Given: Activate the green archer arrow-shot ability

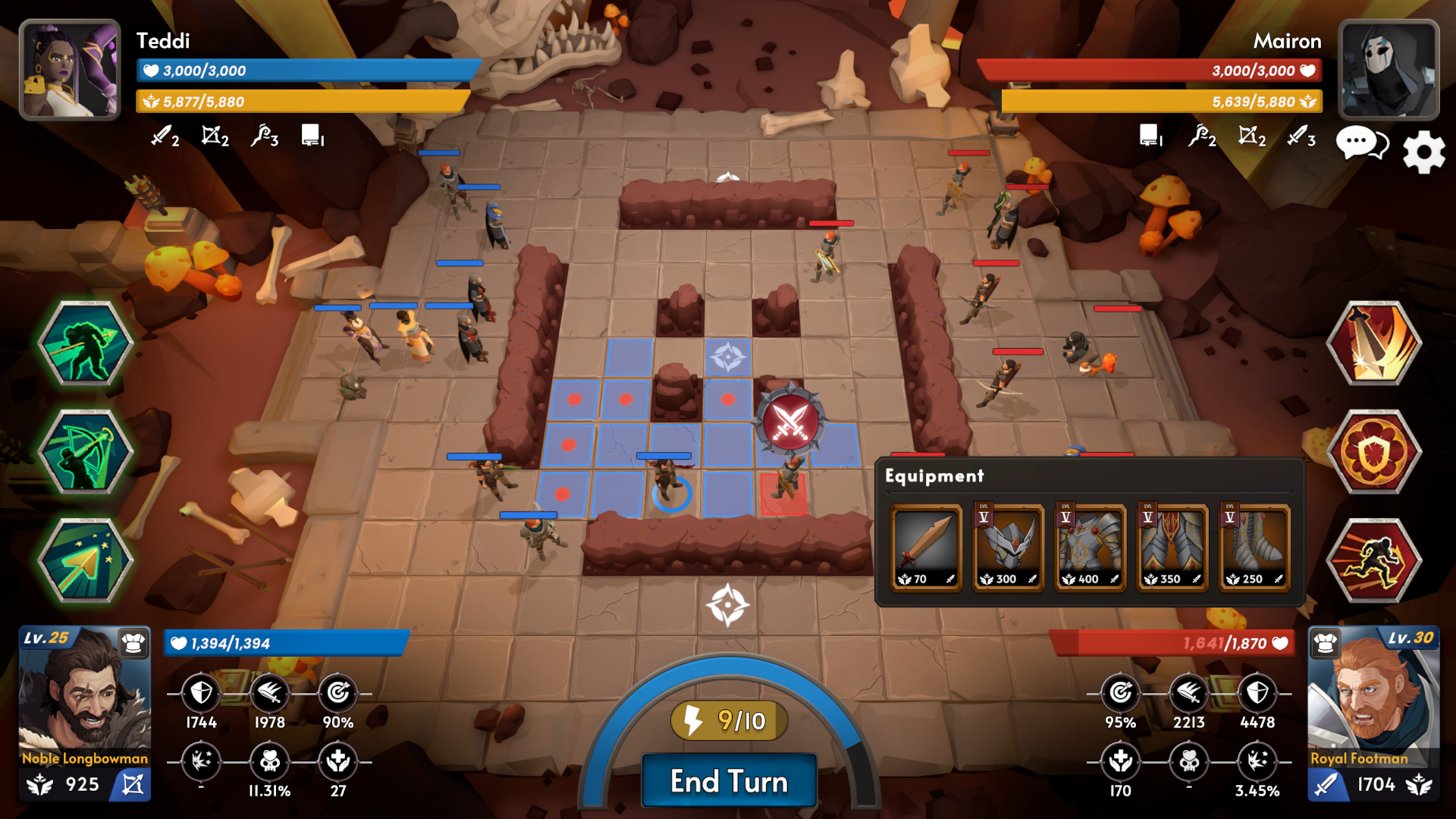Looking at the screenshot, I should [86, 343].
